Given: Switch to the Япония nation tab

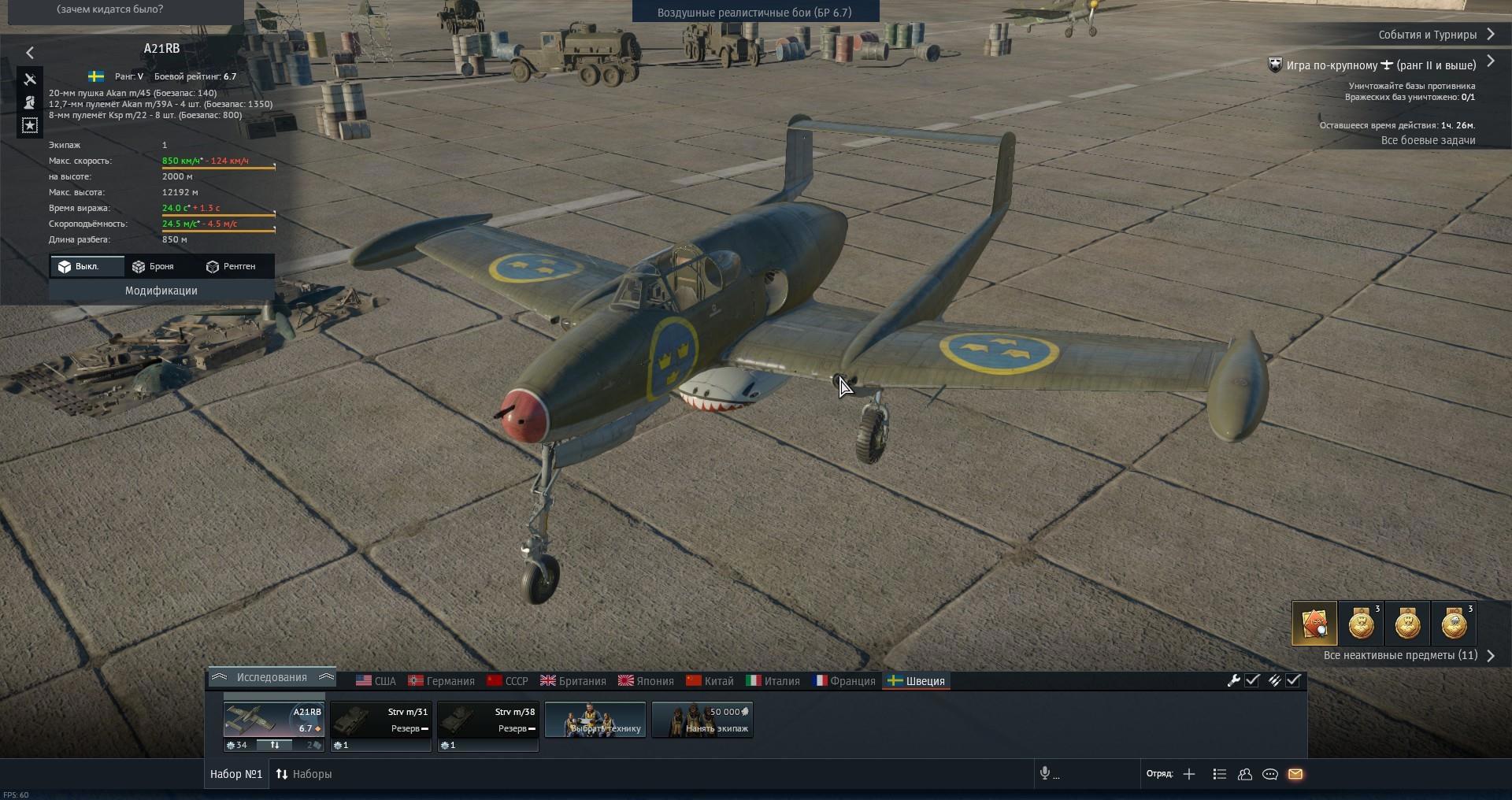Looking at the screenshot, I should [x=647, y=681].
